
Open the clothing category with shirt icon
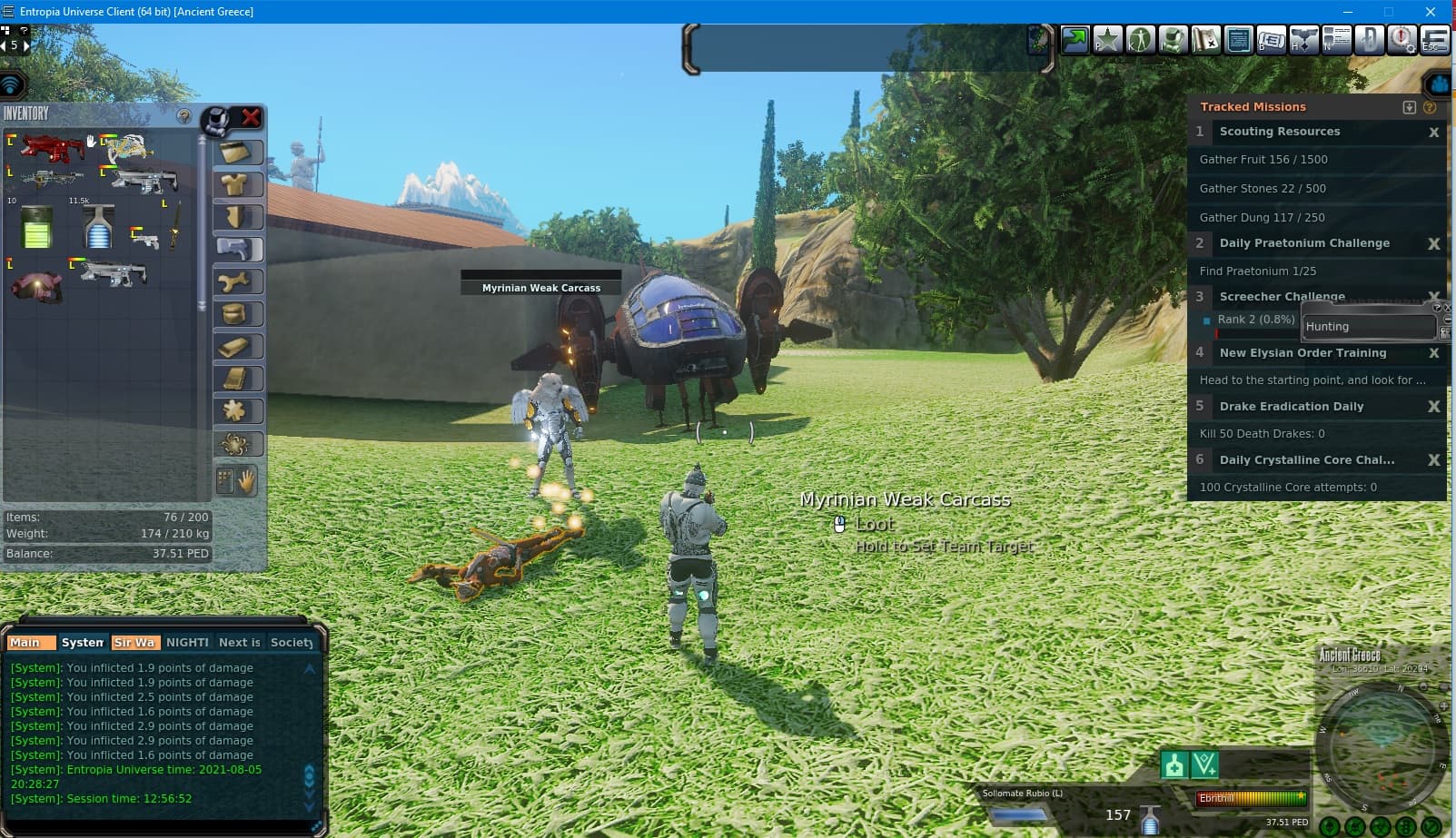pos(237,185)
